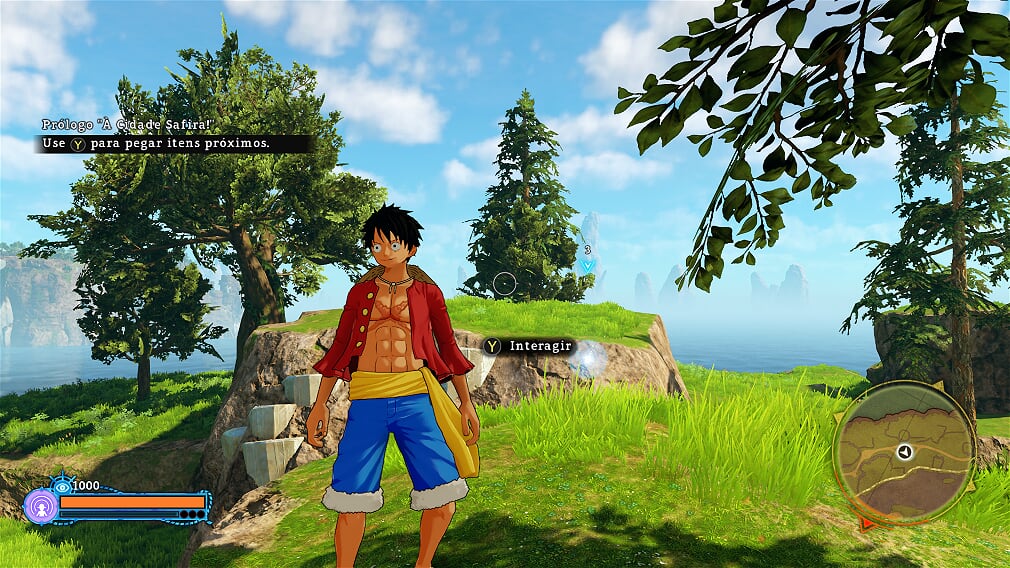
Task: Activate the eye-shaped Observation icon
Action: click(62, 486)
